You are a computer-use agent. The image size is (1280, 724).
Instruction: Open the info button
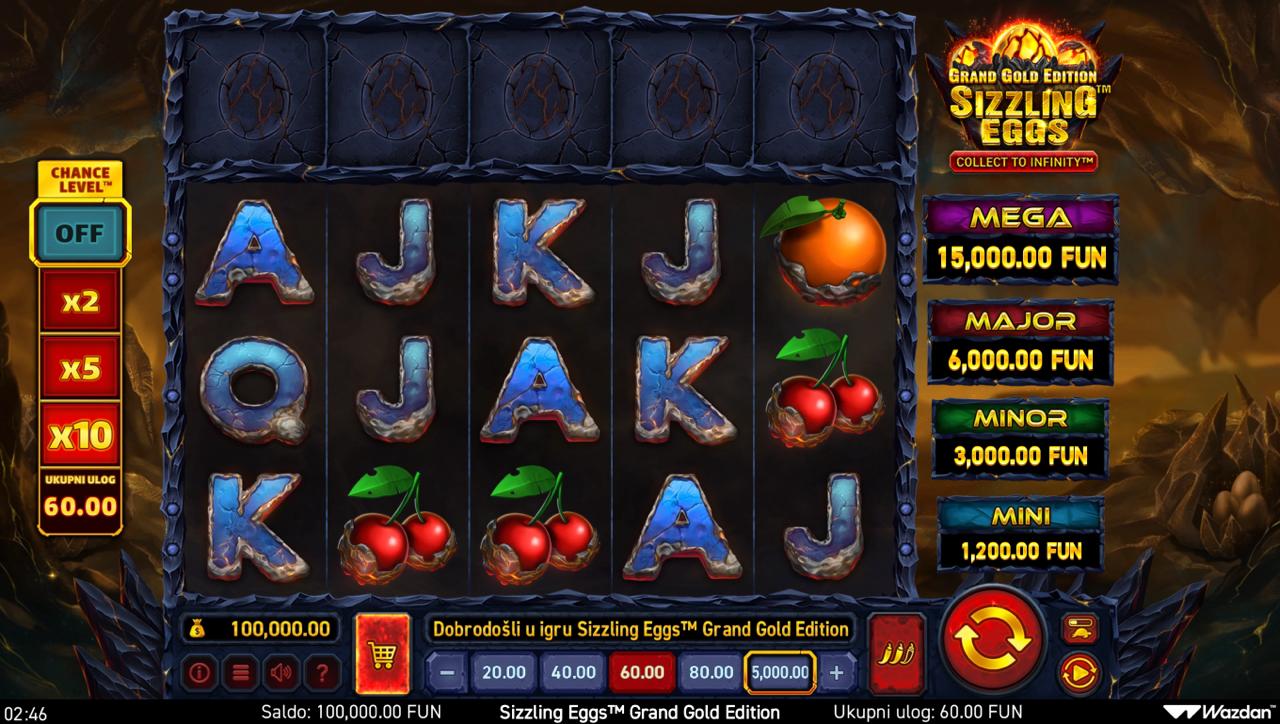199,673
